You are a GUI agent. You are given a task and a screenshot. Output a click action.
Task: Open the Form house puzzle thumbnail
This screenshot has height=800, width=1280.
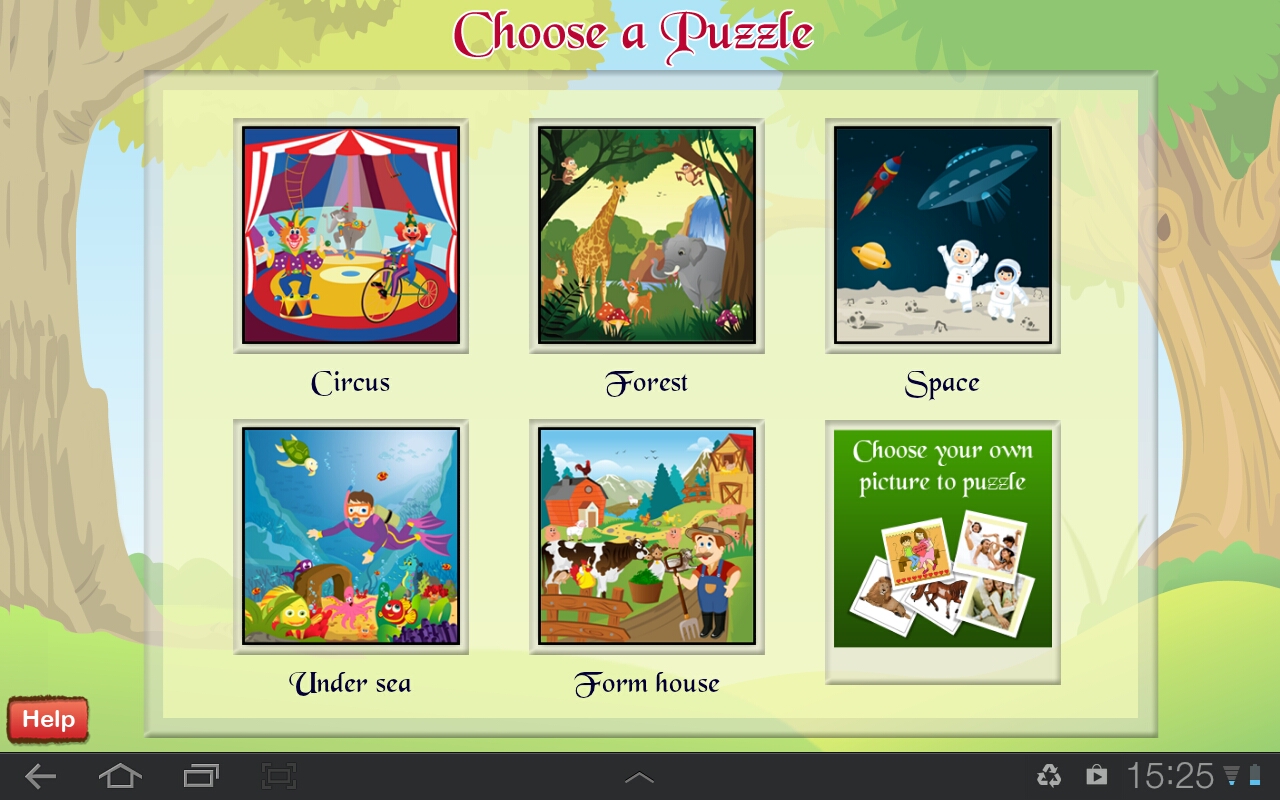pos(646,537)
